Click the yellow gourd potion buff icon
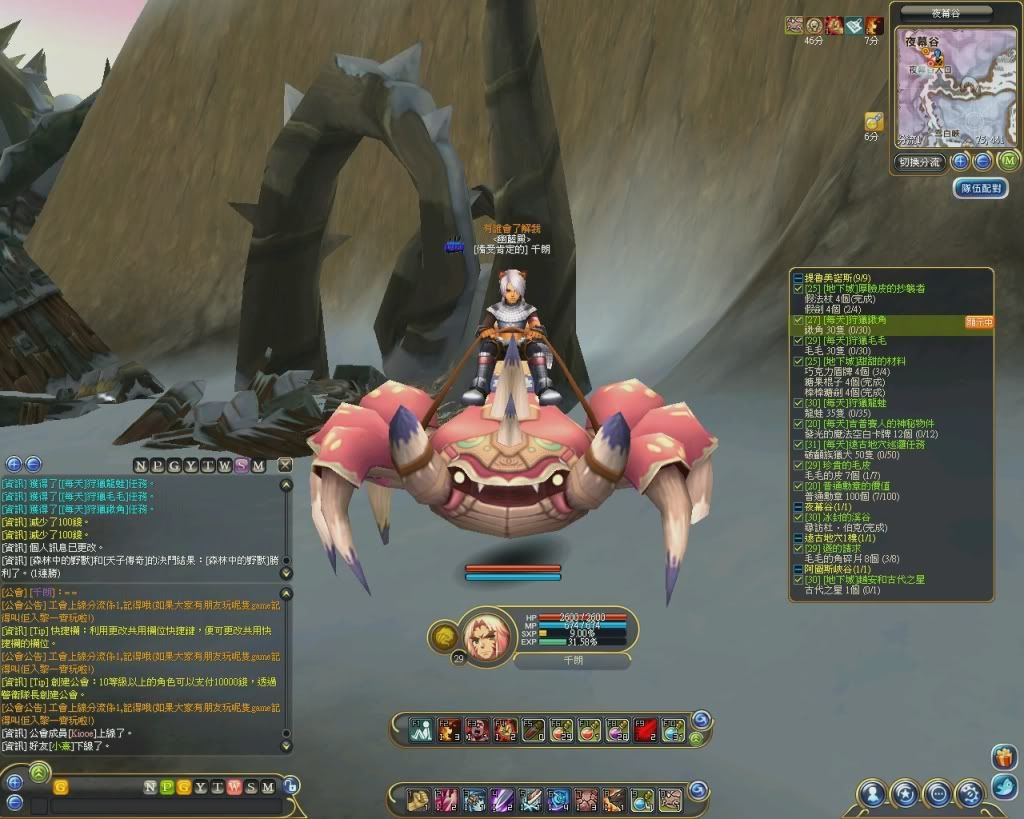Screen dimensions: 1024x819 tap(872, 121)
